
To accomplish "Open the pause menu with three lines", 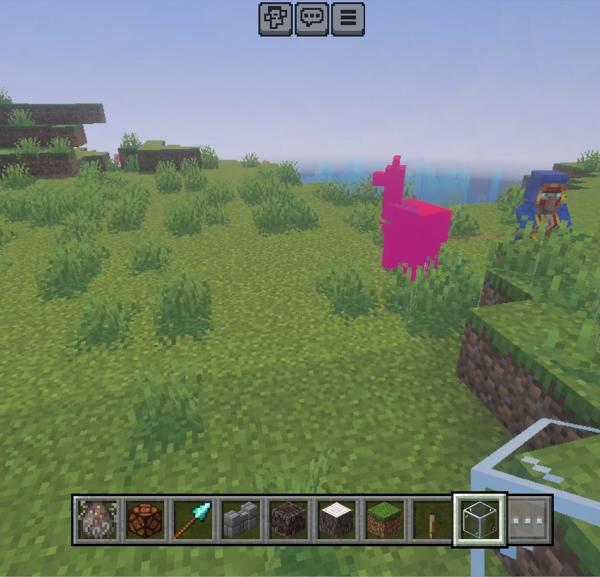I will (347, 19).
